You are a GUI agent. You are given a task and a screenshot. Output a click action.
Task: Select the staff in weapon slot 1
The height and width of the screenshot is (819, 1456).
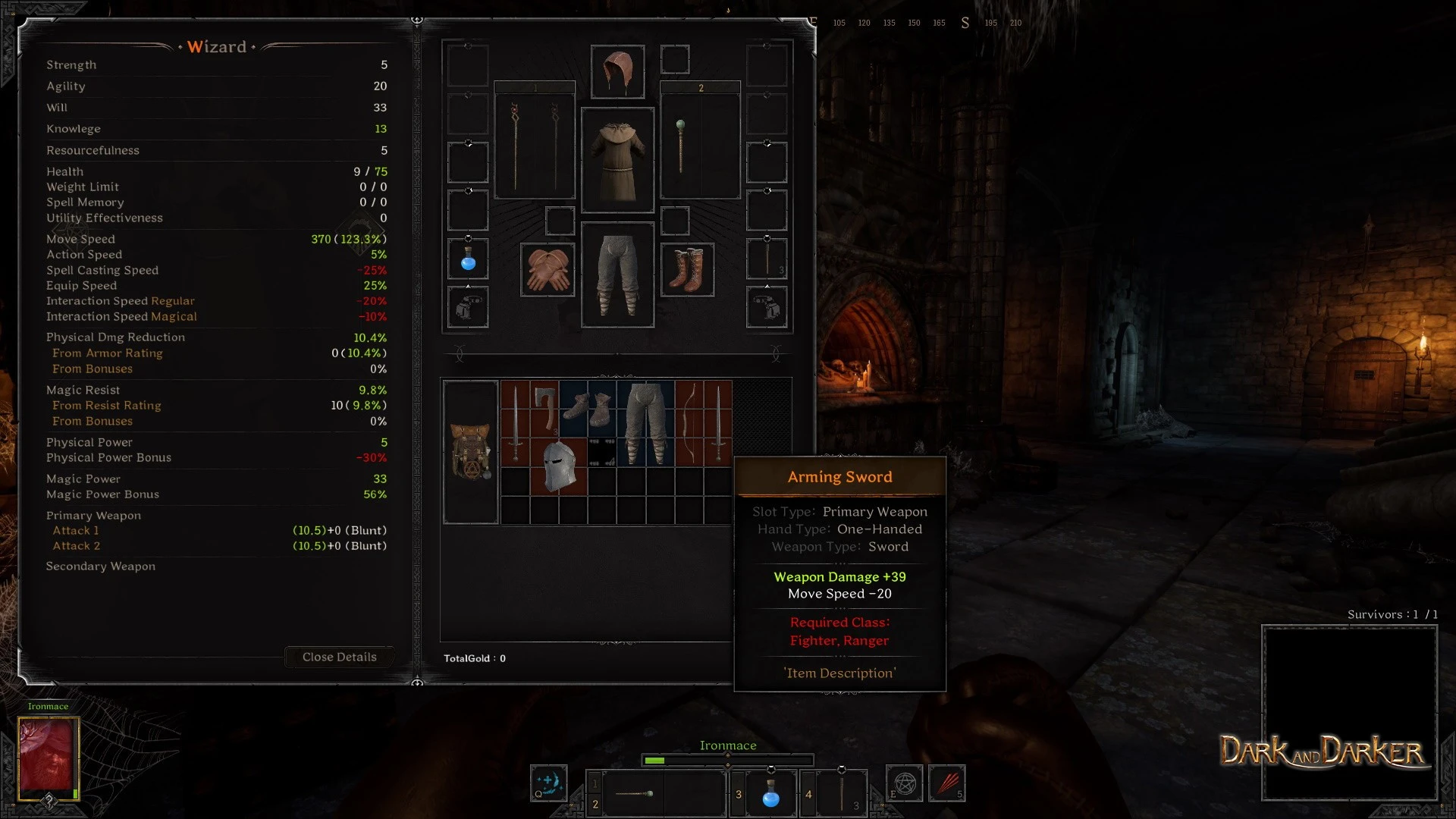(x=535, y=146)
